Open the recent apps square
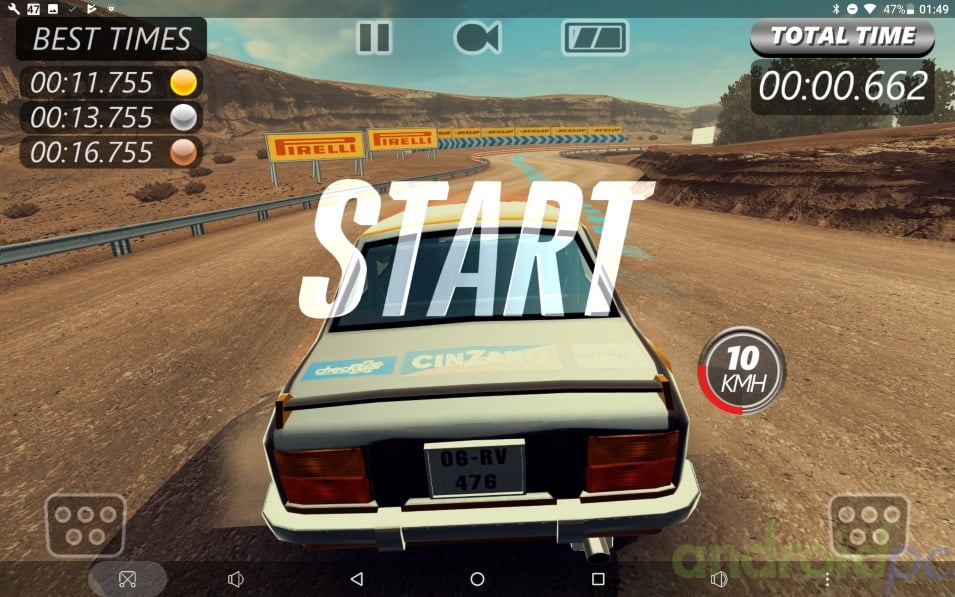The height and width of the screenshot is (597, 955). point(598,579)
